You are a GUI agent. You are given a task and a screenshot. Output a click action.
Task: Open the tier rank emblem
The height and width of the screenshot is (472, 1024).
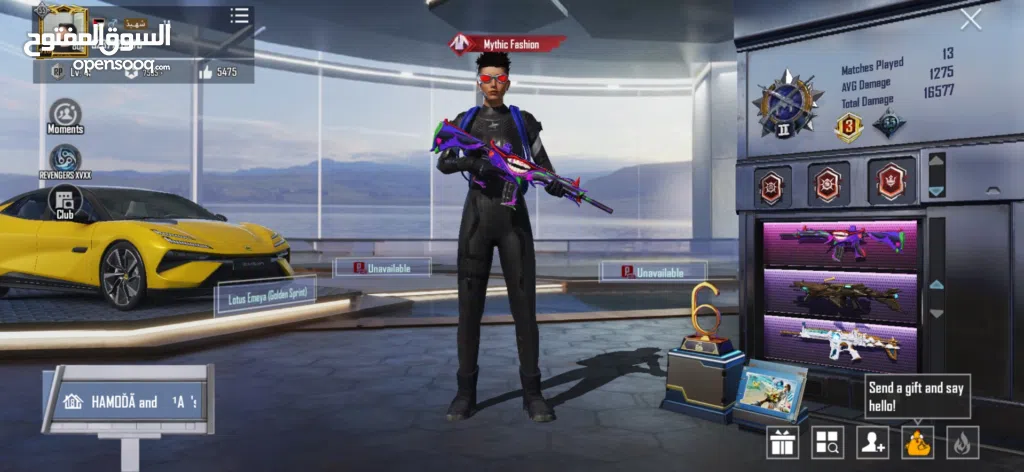pos(781,103)
